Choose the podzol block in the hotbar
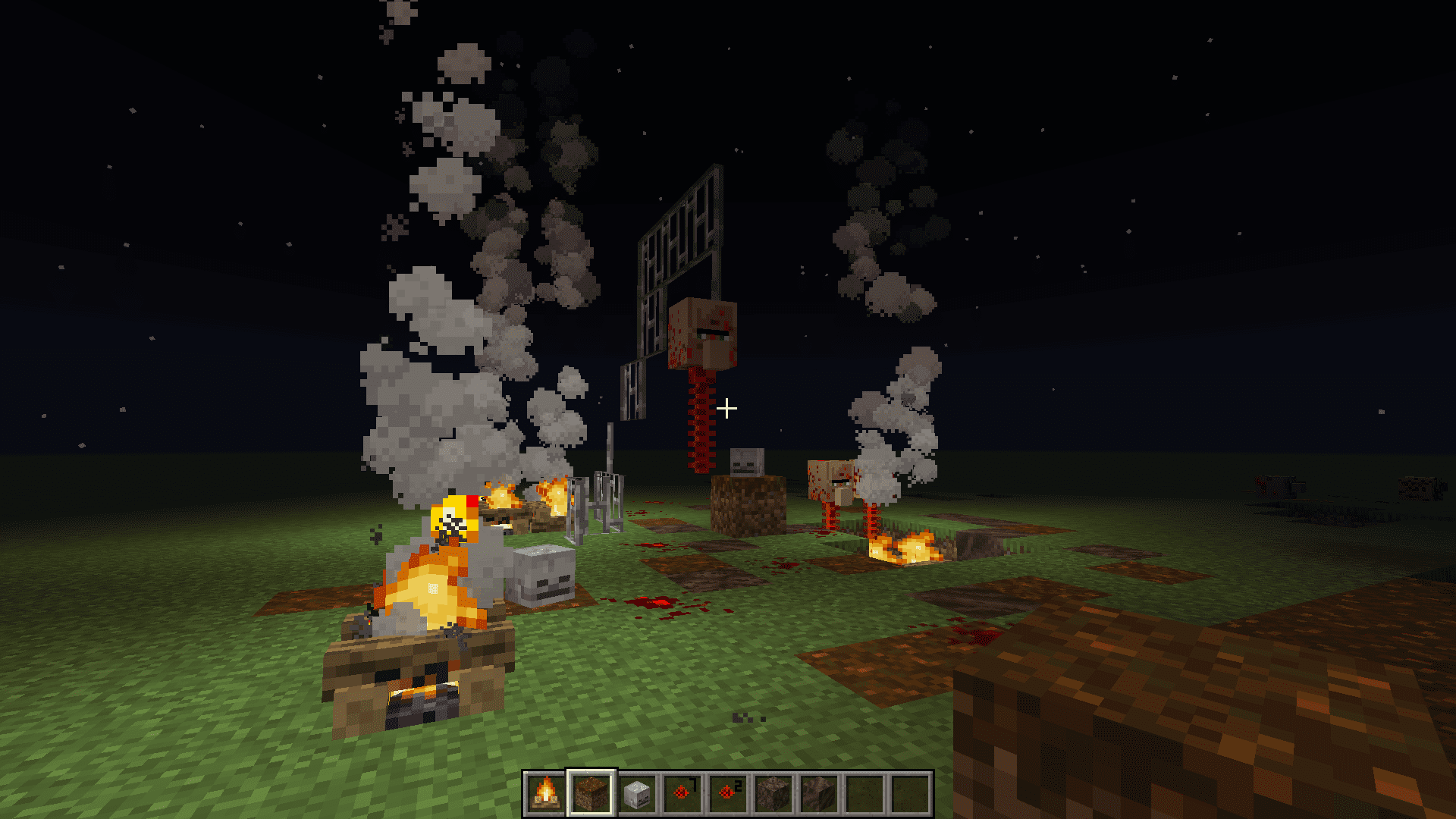 tap(591, 793)
